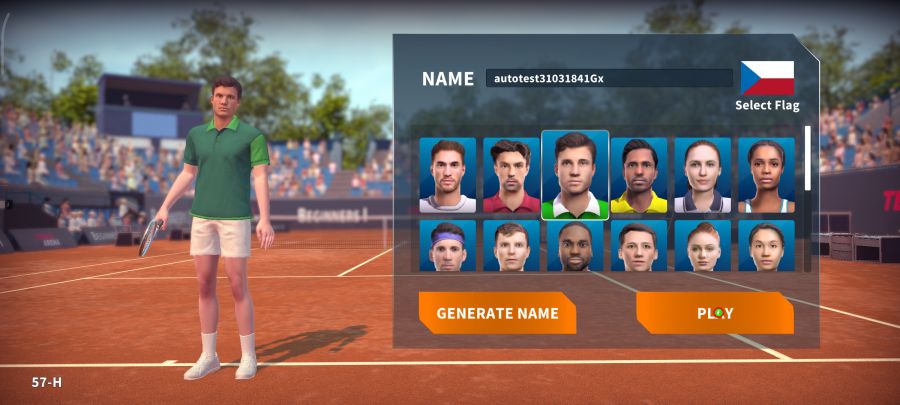Choose the player wearing a purple headband

tap(447, 246)
